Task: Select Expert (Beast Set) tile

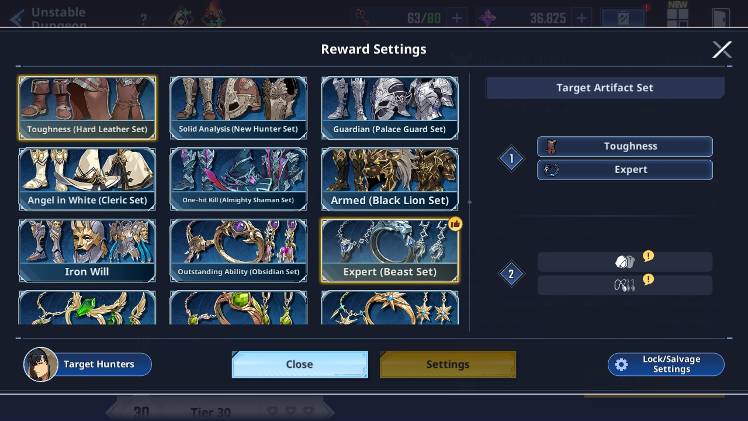Action: (389, 250)
